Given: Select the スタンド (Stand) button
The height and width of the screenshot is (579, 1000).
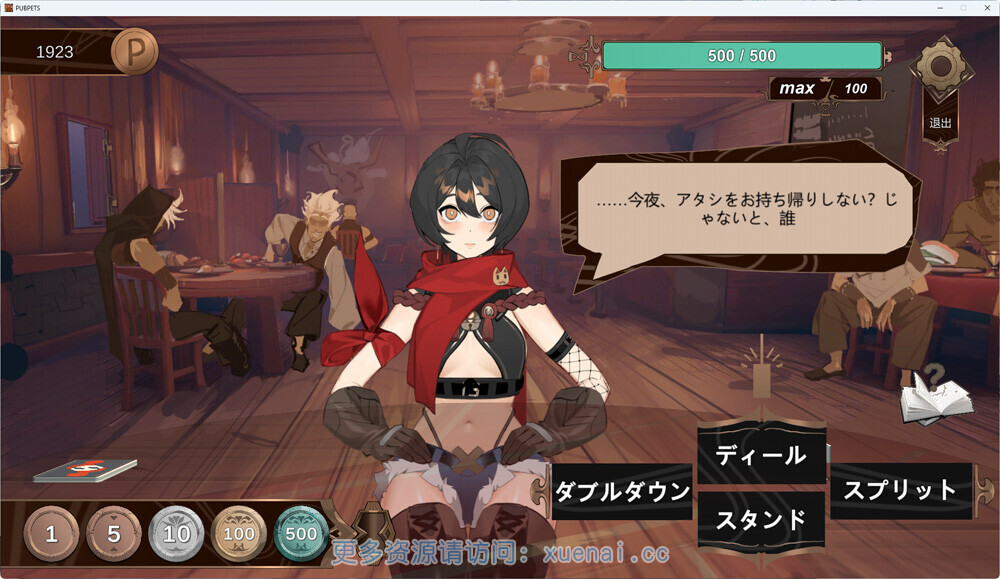Looking at the screenshot, I should 761,520.
